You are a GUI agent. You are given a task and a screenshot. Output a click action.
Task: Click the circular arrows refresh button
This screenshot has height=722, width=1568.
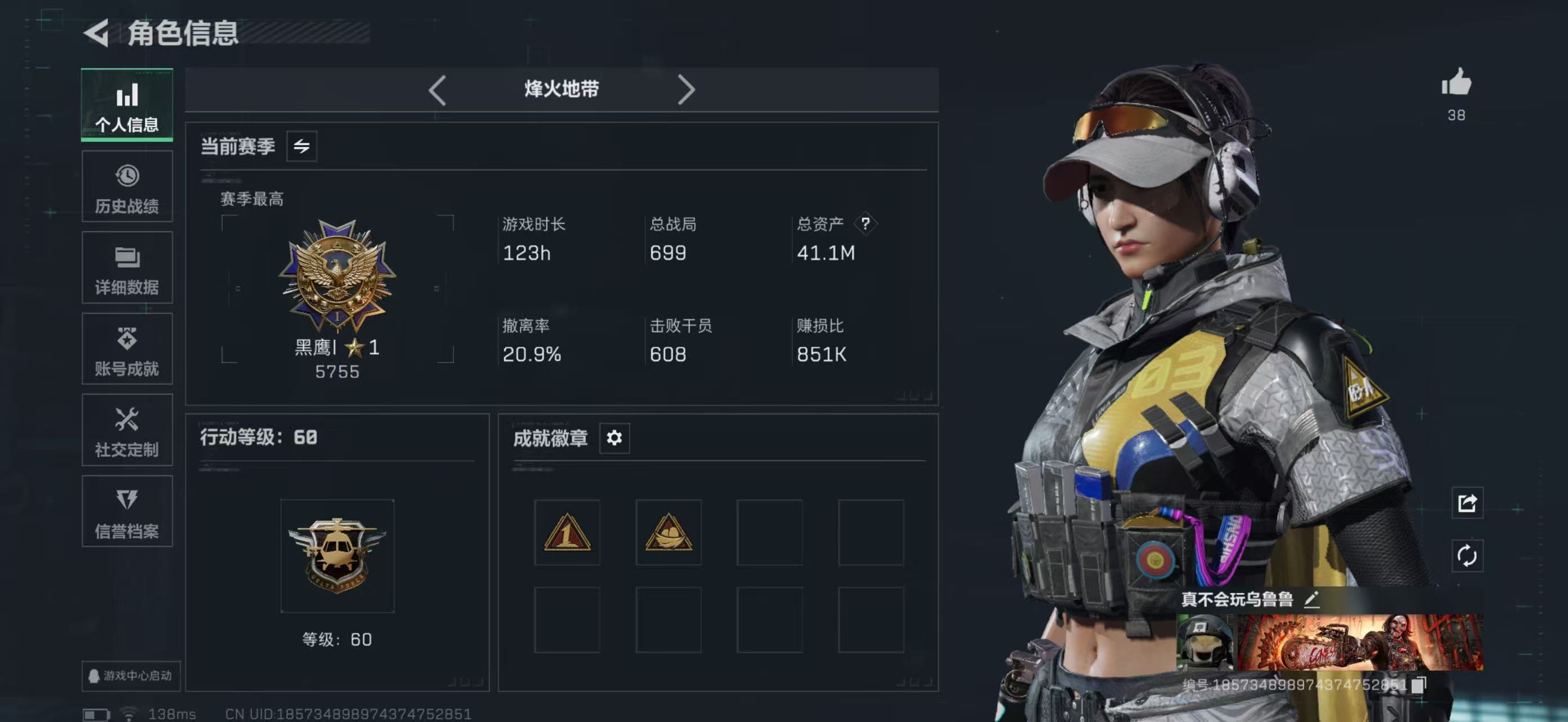(1467, 555)
